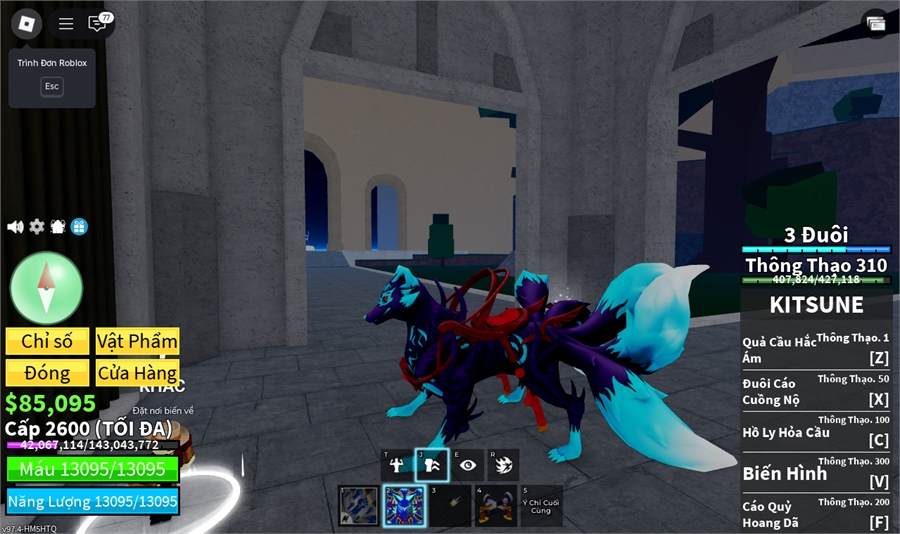
Task: Open the Roblox logo menu
Action: point(26,23)
